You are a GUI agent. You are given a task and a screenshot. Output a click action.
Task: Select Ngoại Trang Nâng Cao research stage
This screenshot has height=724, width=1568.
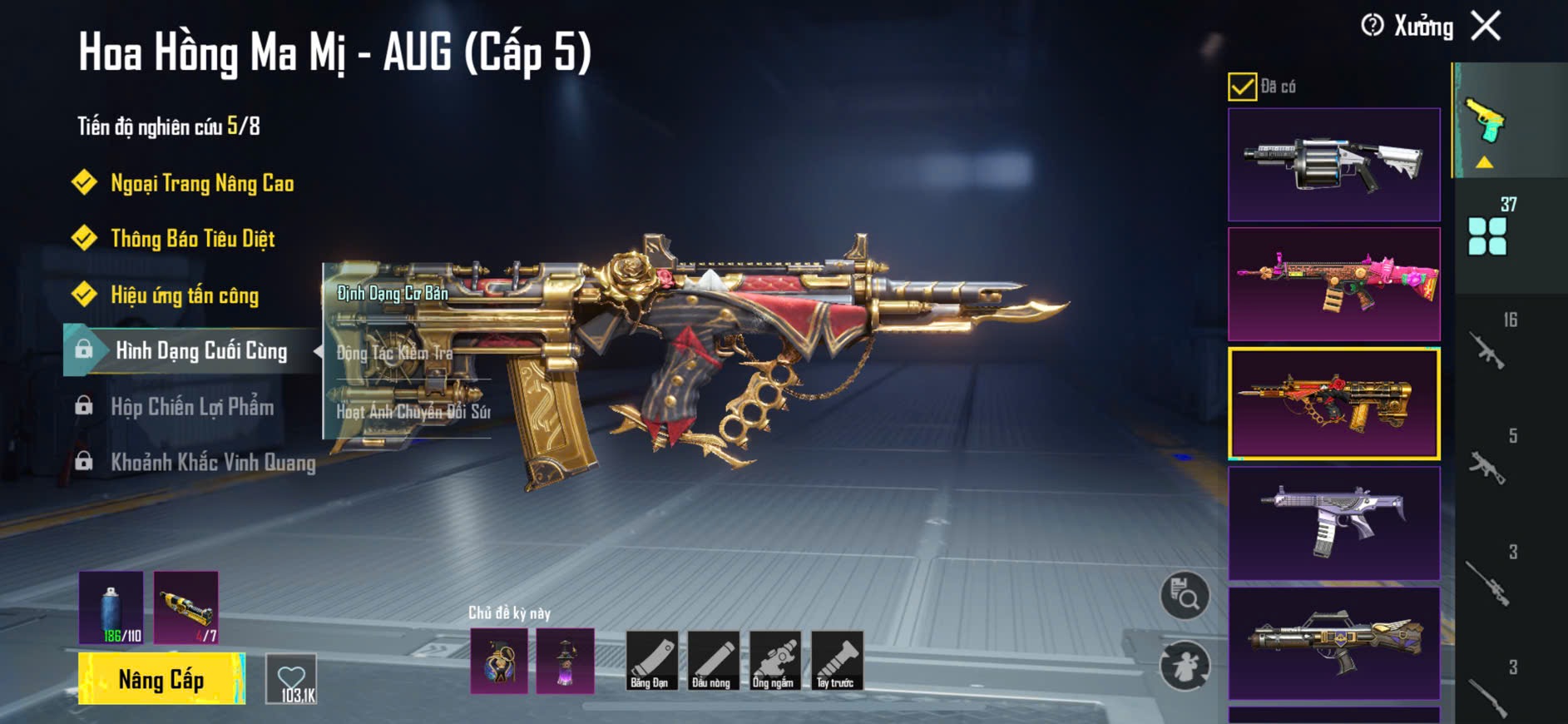(x=201, y=183)
